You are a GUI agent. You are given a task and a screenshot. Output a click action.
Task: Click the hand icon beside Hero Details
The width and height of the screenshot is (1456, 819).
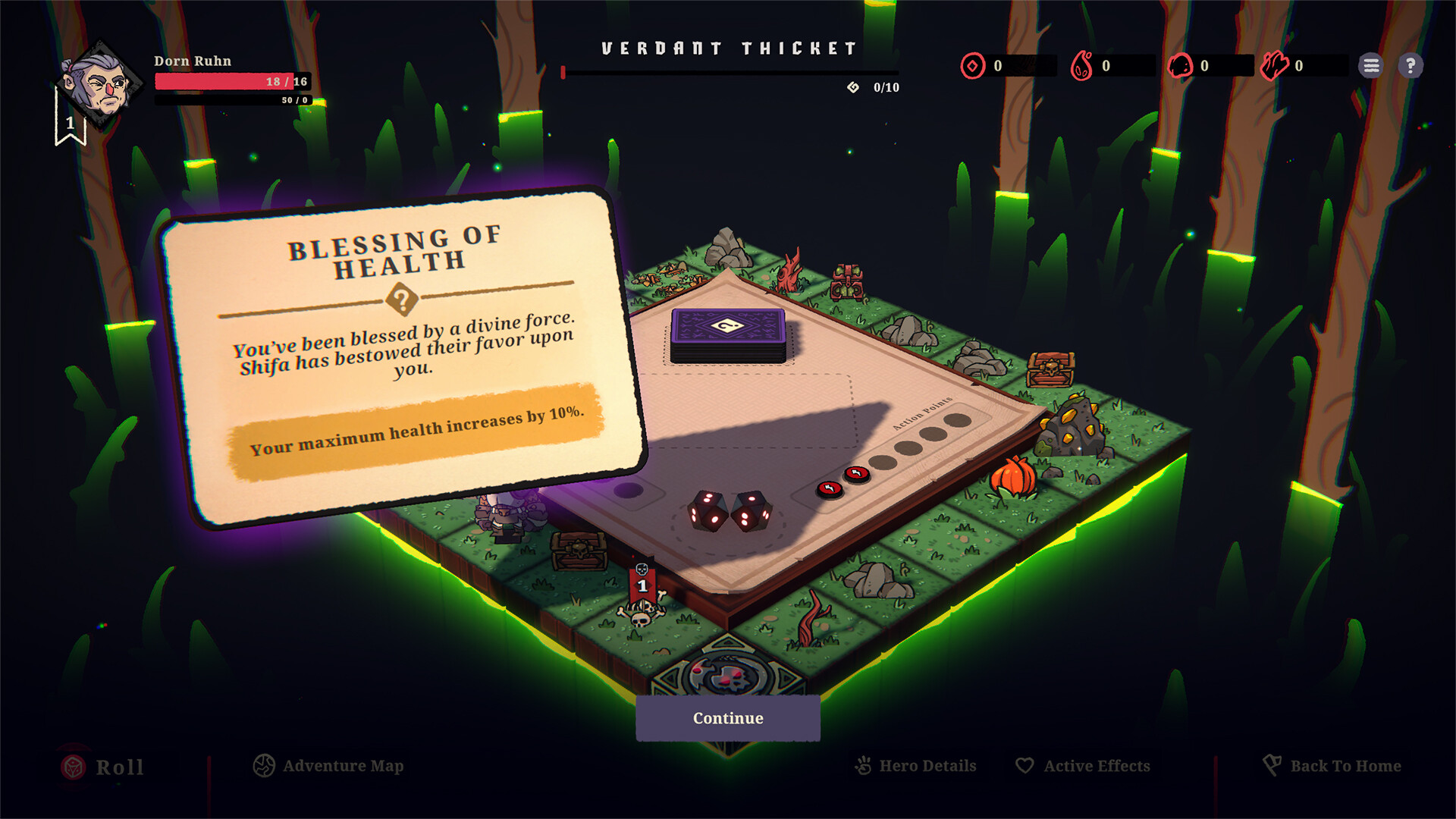[x=861, y=766]
